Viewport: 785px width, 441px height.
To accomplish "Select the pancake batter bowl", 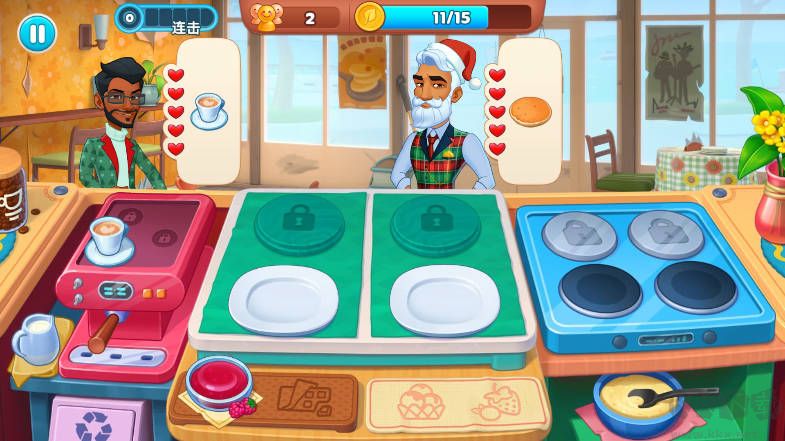I will pos(637,399).
